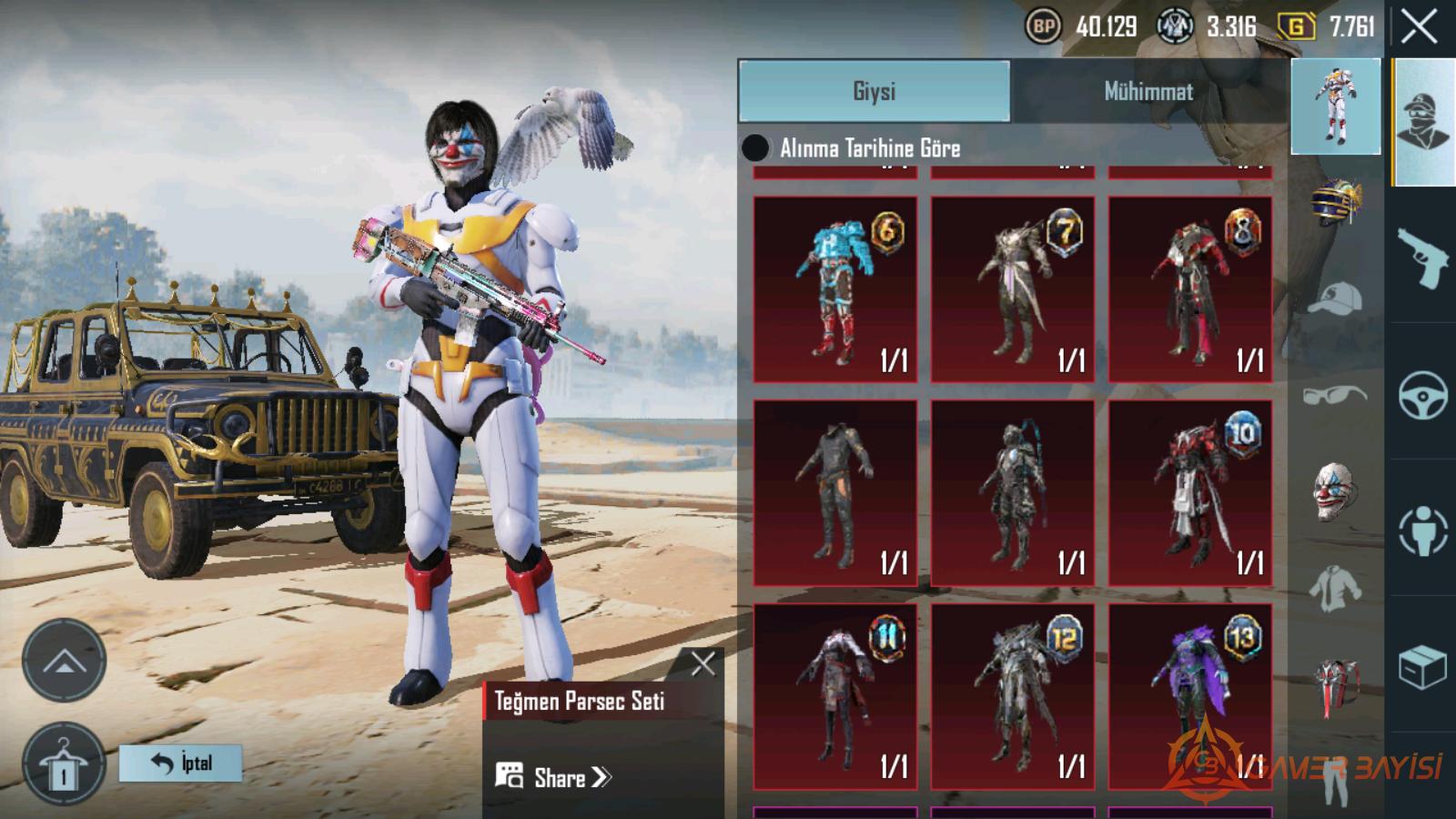Screen dimensions: 1456x819
Task: Open the Mühimmat tab
Action: 1148,91
